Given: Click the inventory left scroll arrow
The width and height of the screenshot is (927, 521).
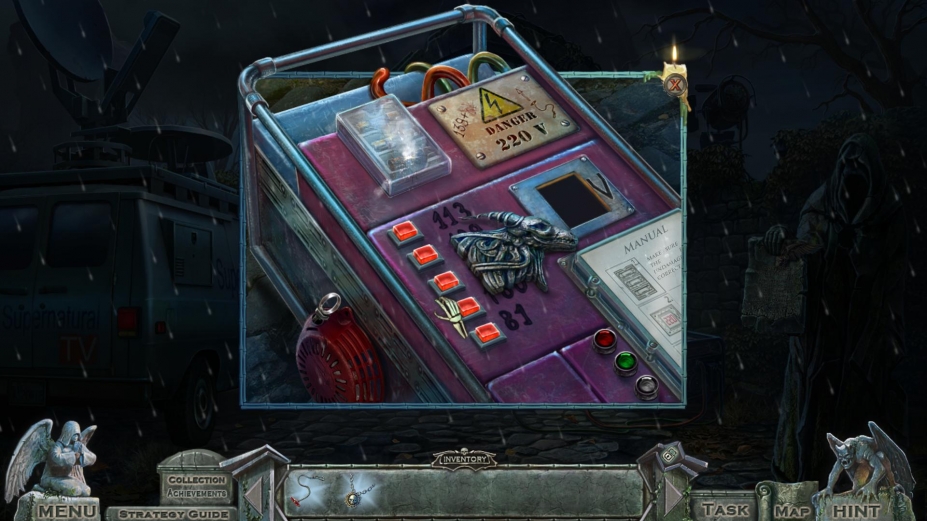Looking at the screenshot, I should tap(254, 494).
